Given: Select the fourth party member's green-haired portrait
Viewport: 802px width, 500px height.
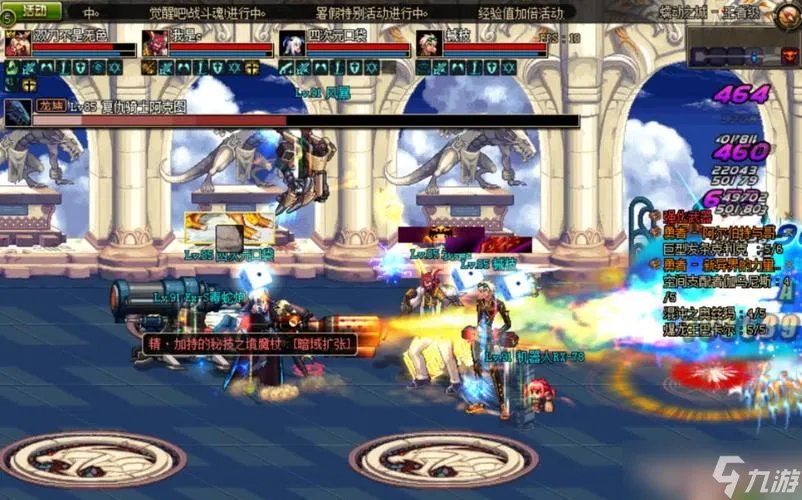Looking at the screenshot, I should (x=429, y=44).
